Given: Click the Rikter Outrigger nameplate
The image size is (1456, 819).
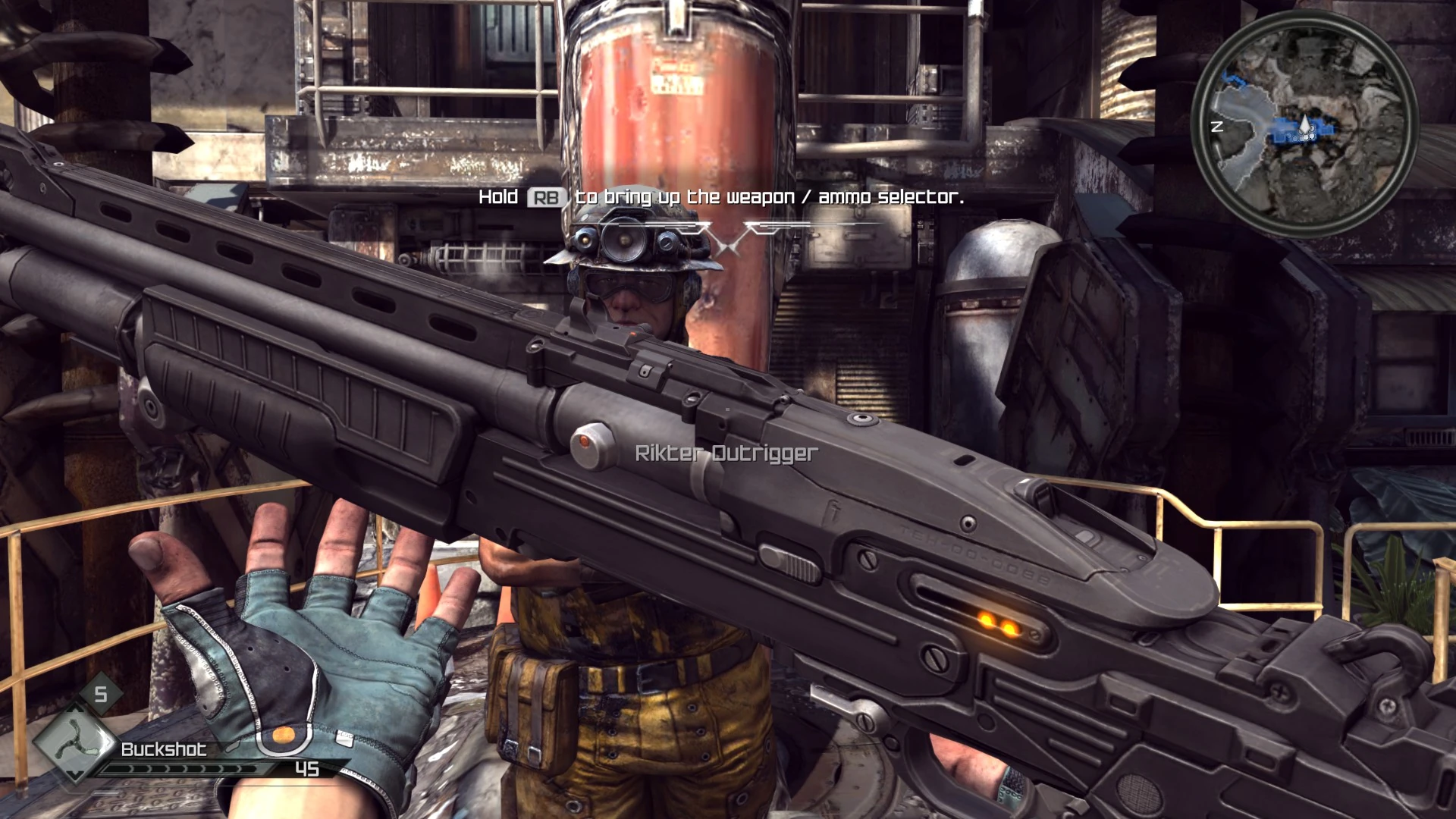Looking at the screenshot, I should [724, 454].
